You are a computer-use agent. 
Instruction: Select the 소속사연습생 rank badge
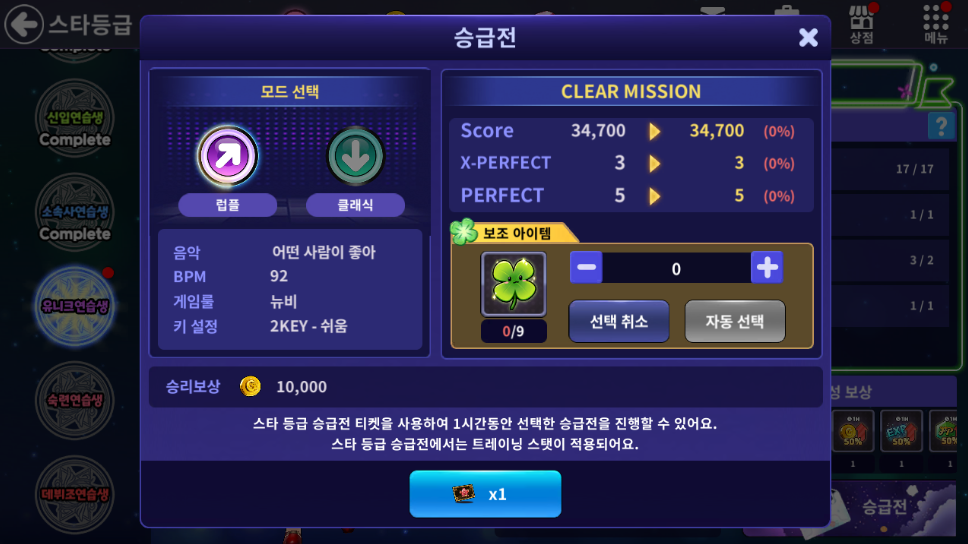point(75,211)
